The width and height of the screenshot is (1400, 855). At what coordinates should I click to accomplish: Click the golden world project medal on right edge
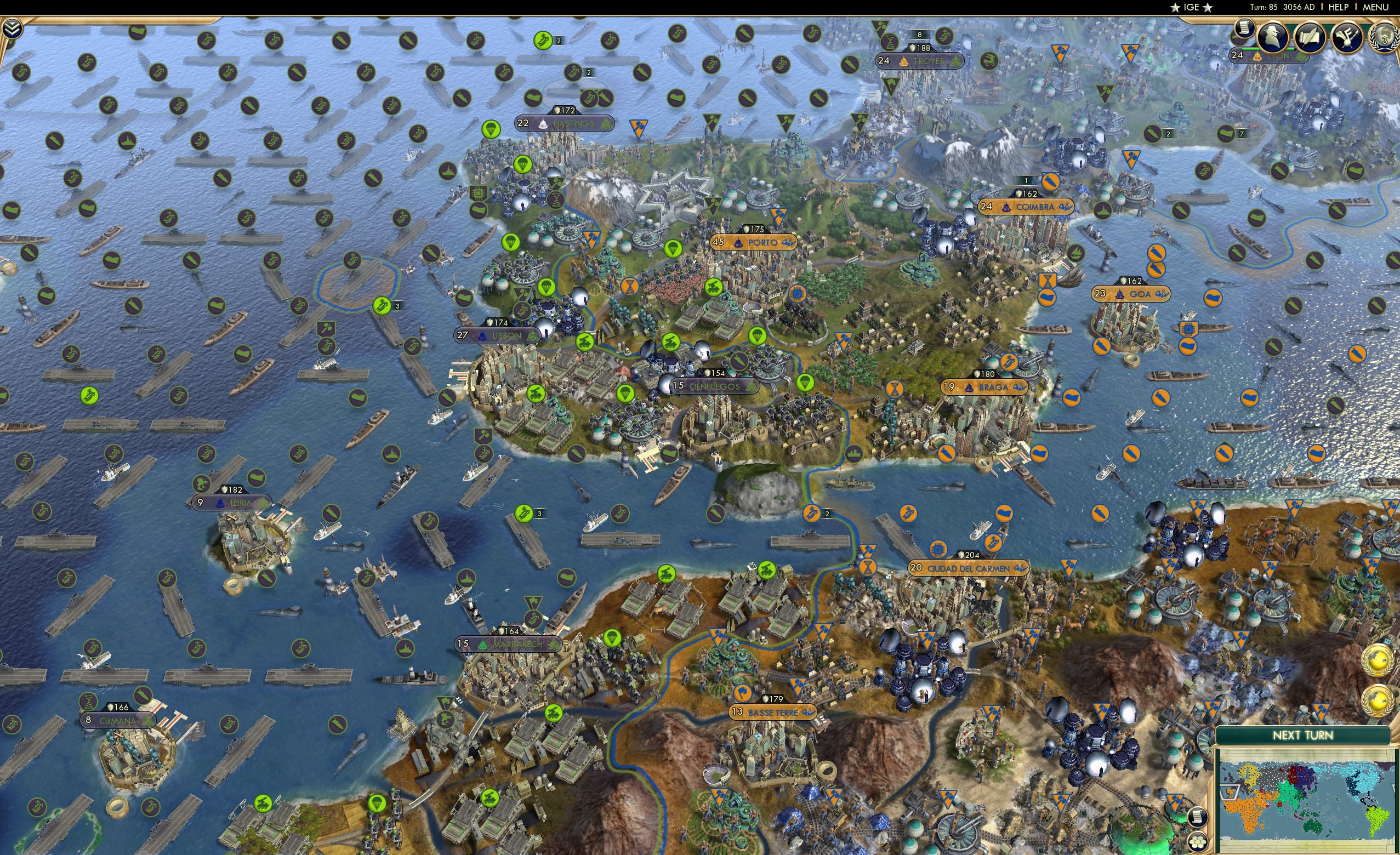point(1378,660)
